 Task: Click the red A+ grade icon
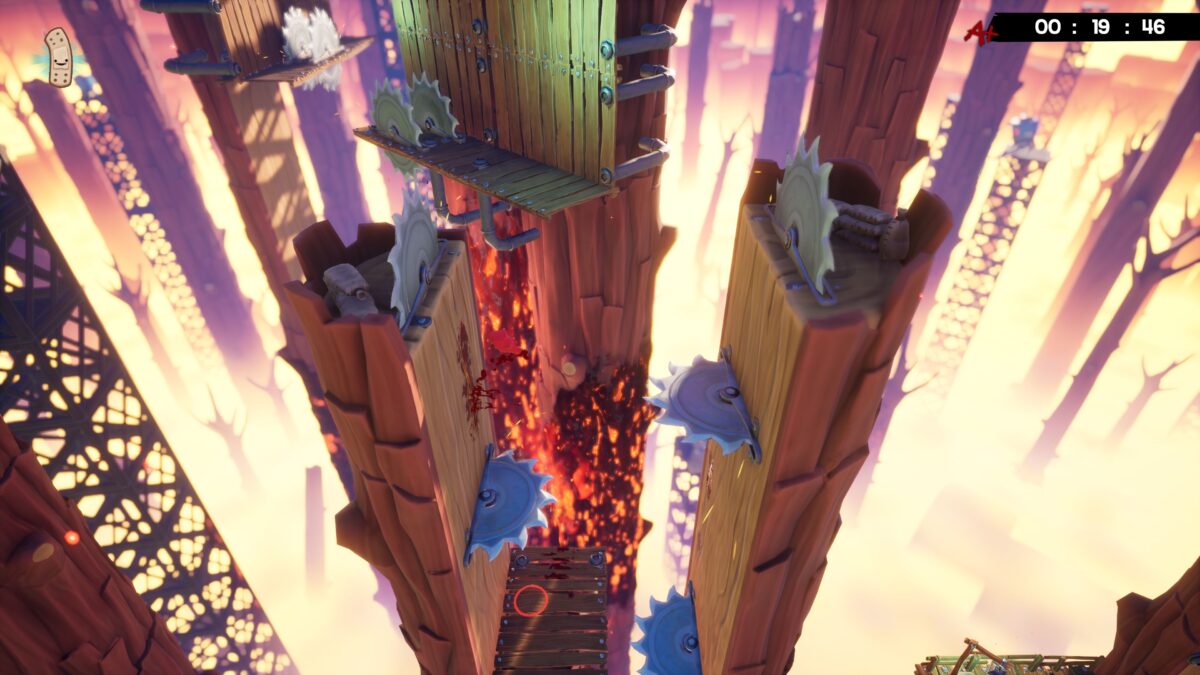(x=979, y=30)
